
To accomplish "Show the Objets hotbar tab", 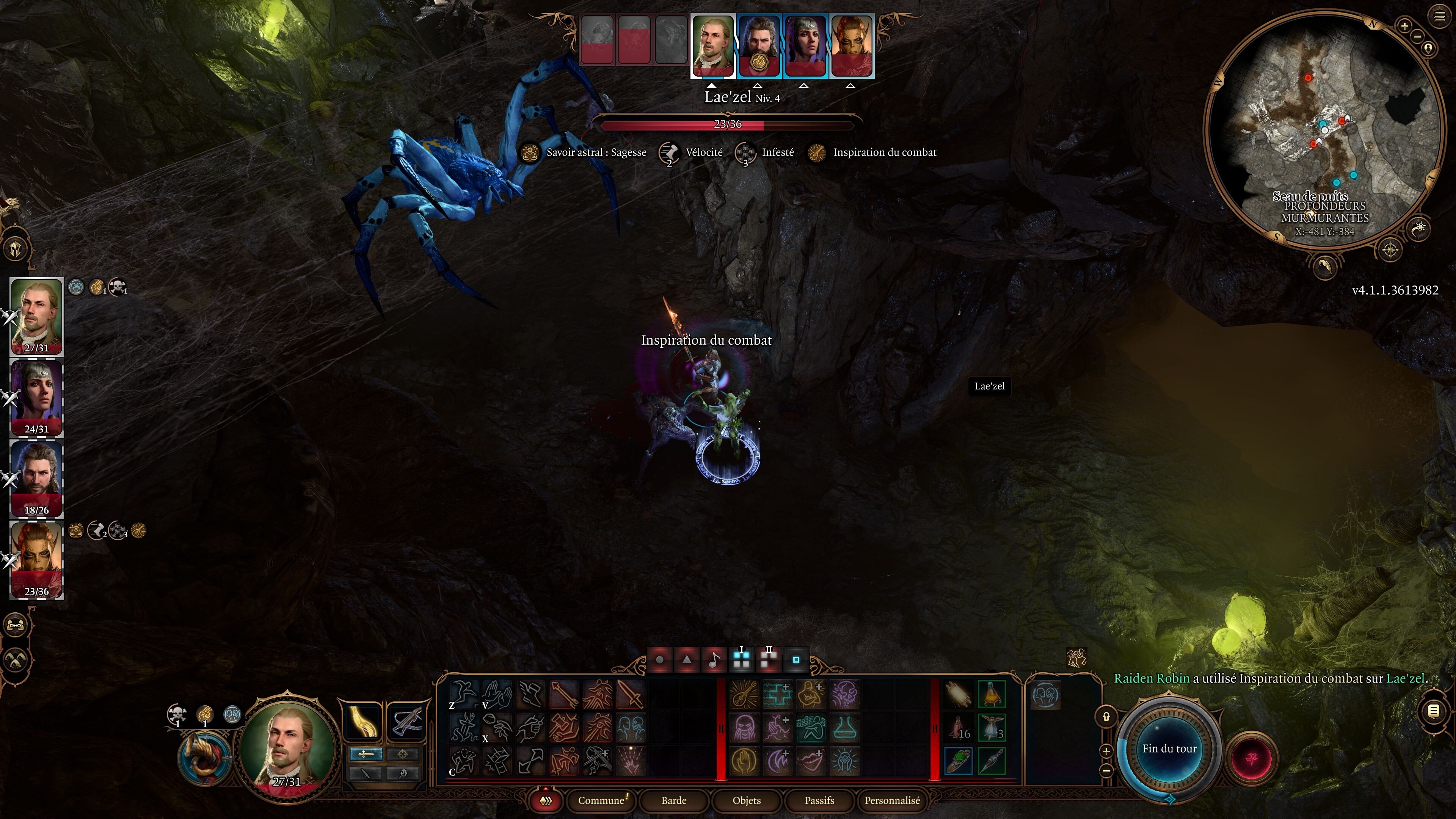I will 747,800.
